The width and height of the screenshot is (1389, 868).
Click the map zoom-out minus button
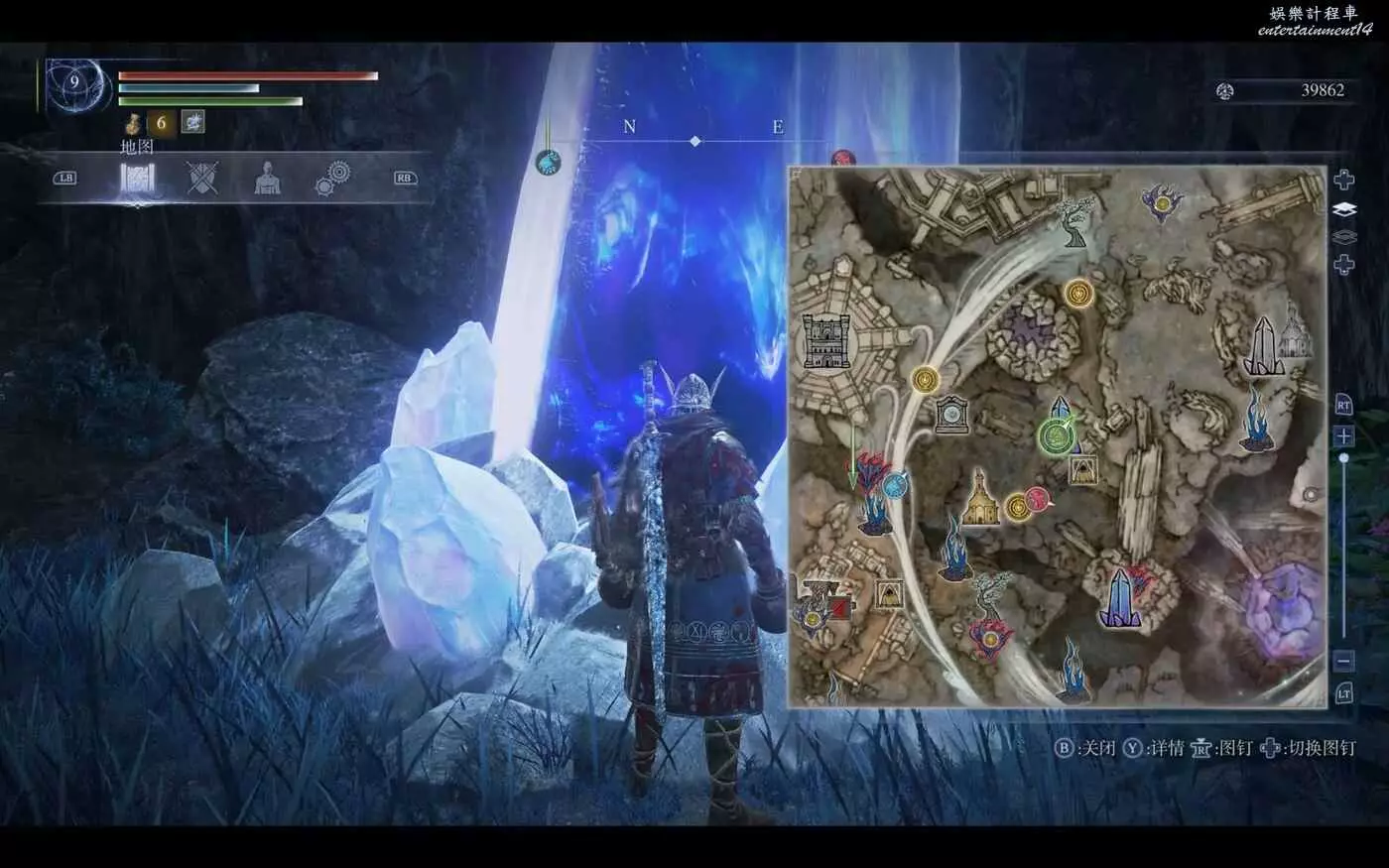(1344, 660)
